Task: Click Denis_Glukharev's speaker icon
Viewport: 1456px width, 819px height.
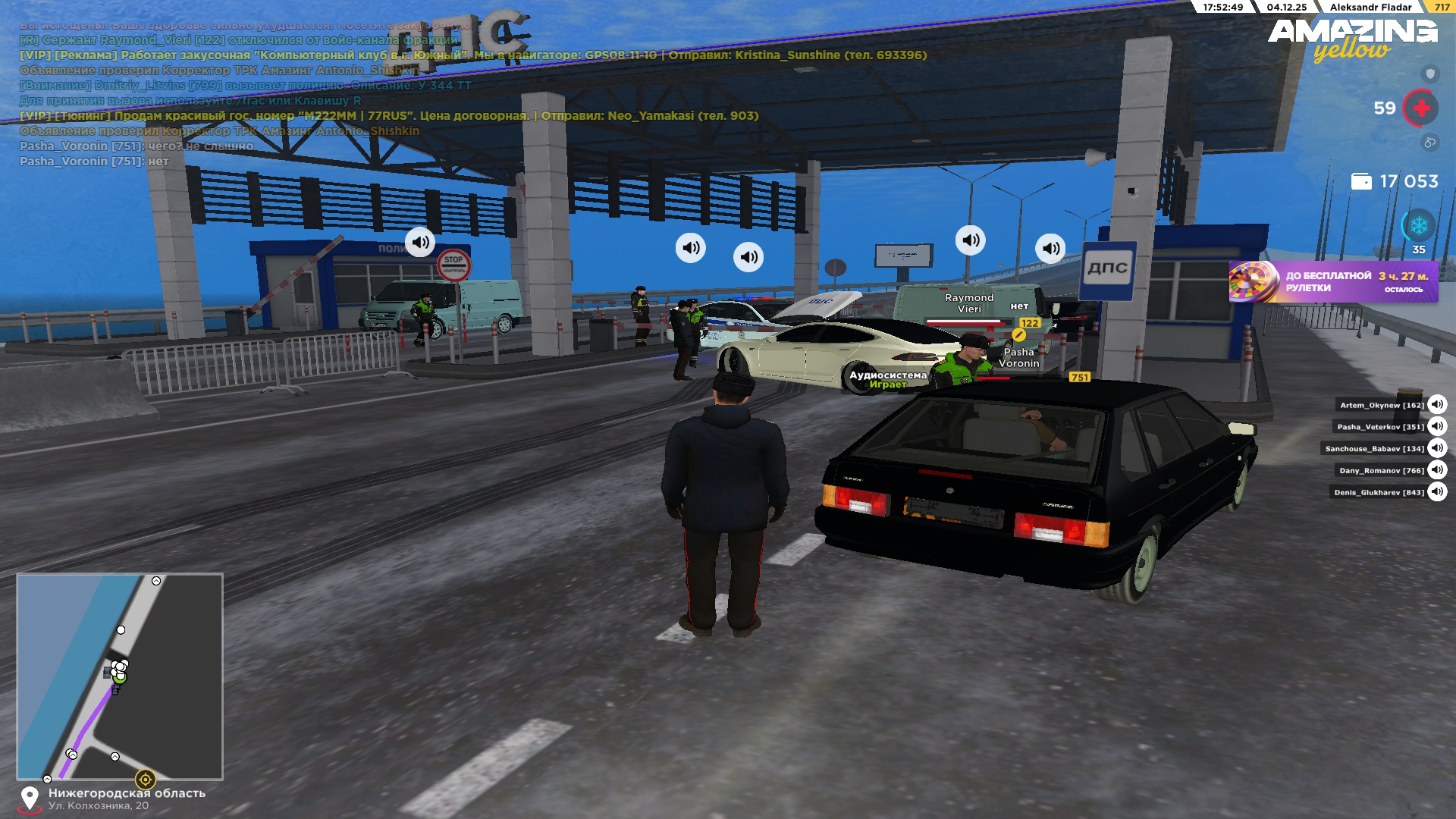Action: pyautogui.click(x=1437, y=492)
